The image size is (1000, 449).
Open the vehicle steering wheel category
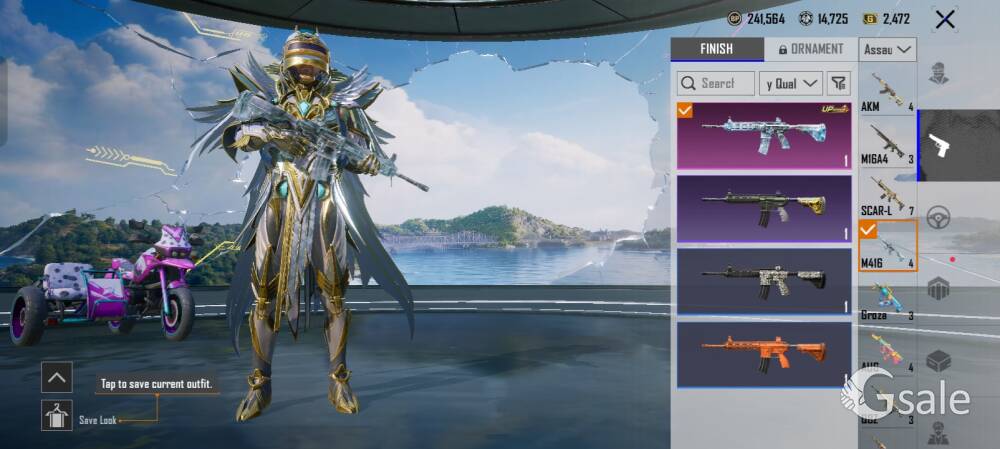(x=938, y=218)
